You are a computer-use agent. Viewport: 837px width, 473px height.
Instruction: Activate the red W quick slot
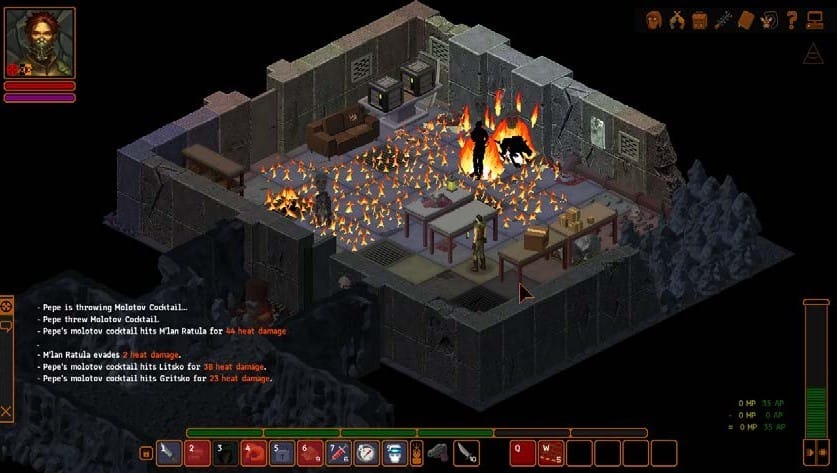[551, 453]
